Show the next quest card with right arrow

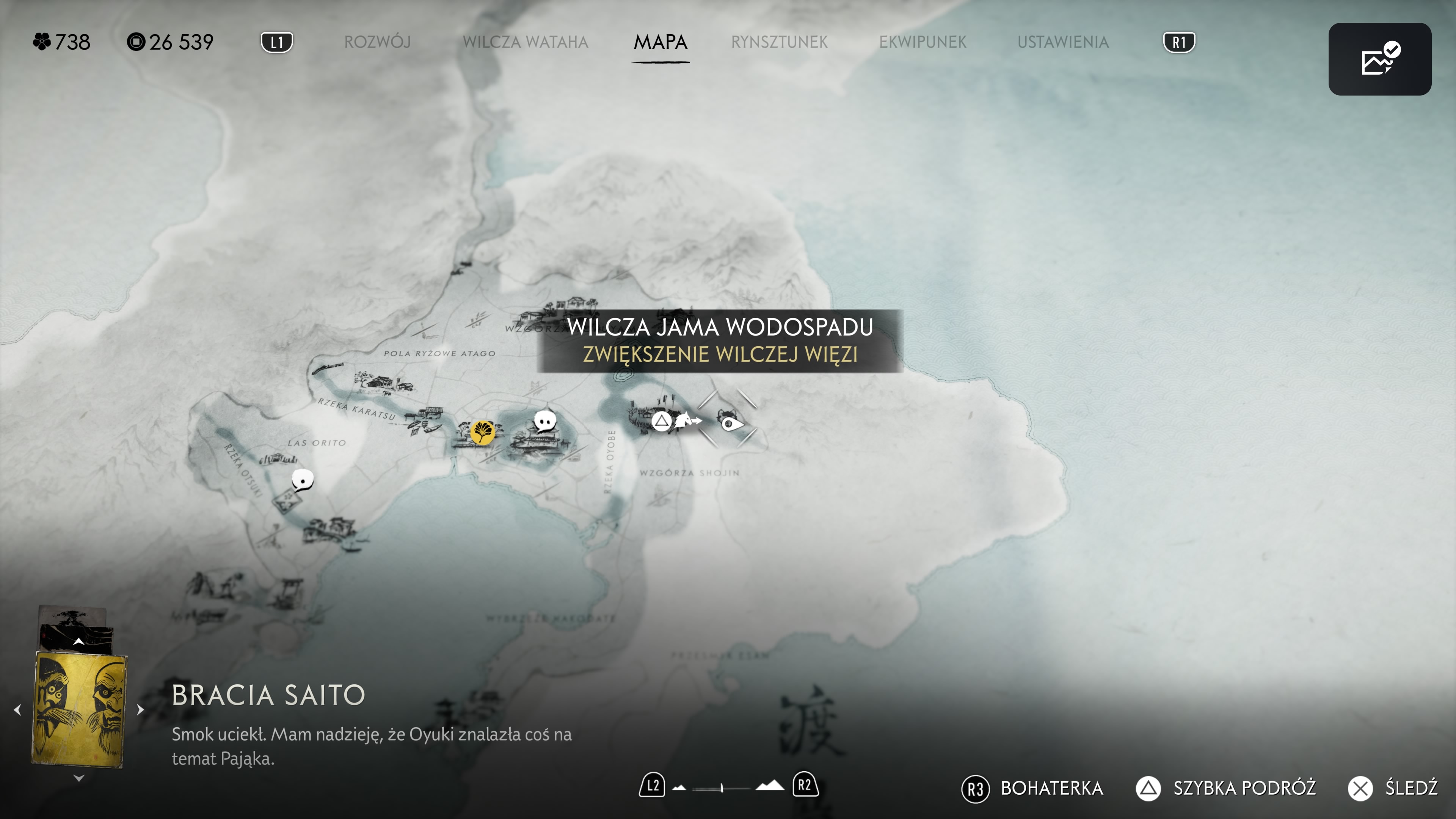[x=140, y=709]
